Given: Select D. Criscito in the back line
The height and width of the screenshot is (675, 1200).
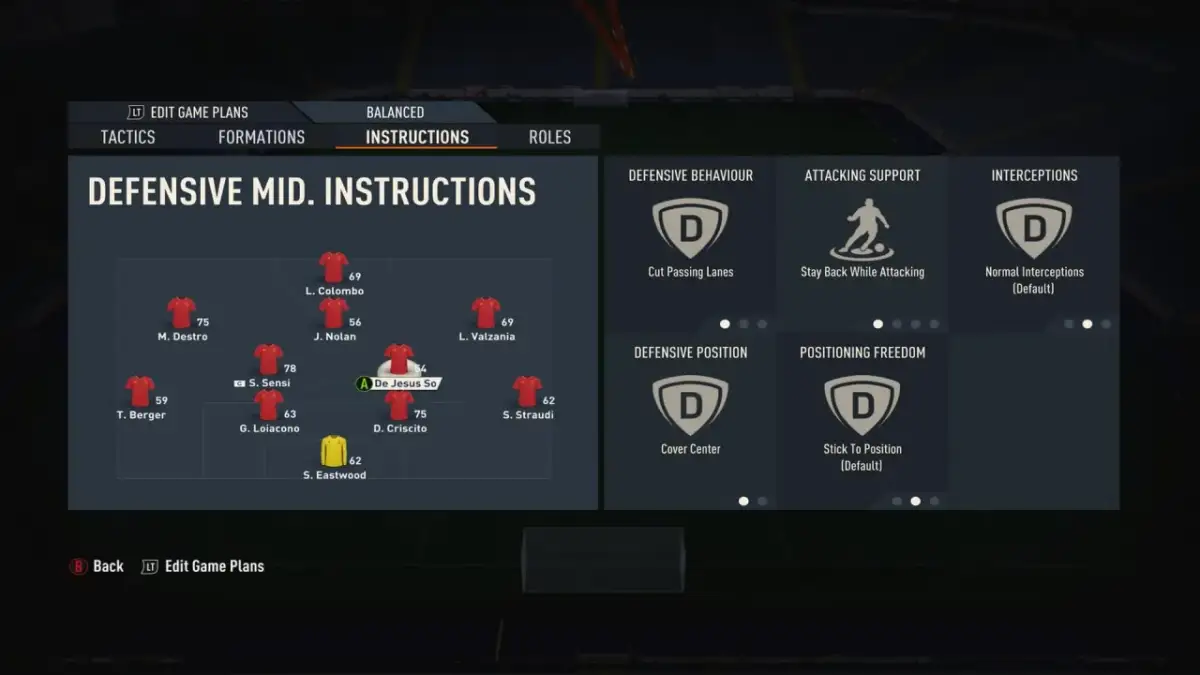Looking at the screenshot, I should click(399, 405).
